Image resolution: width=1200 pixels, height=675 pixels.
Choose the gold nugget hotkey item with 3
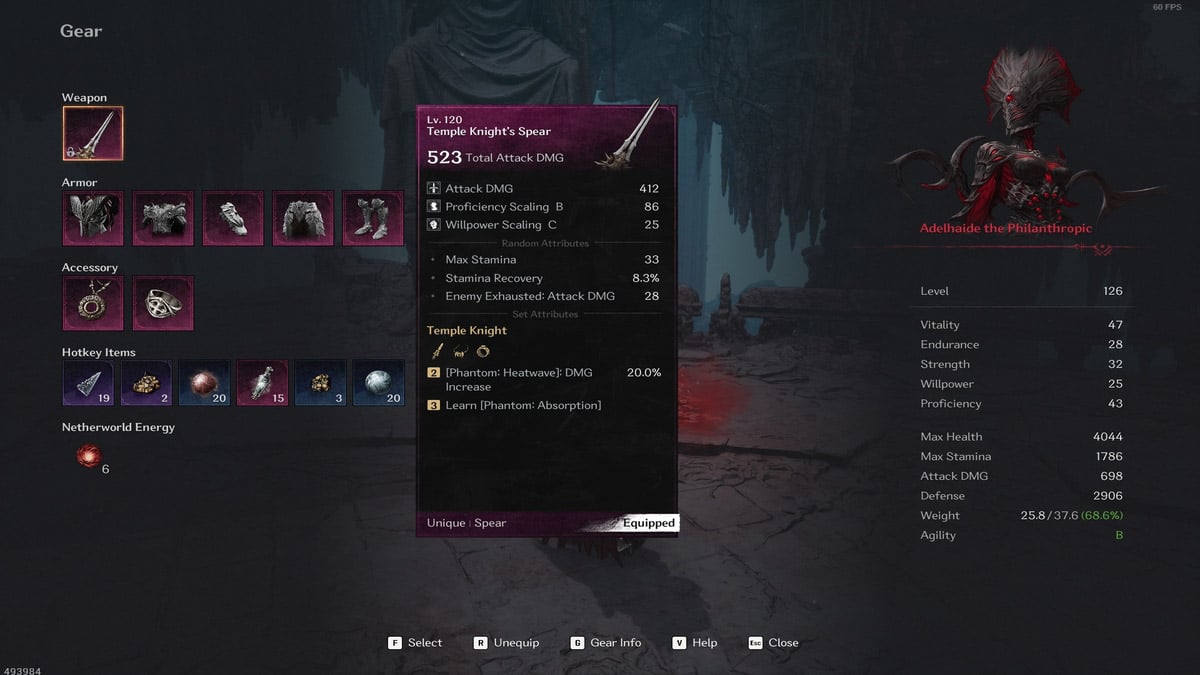click(x=322, y=384)
